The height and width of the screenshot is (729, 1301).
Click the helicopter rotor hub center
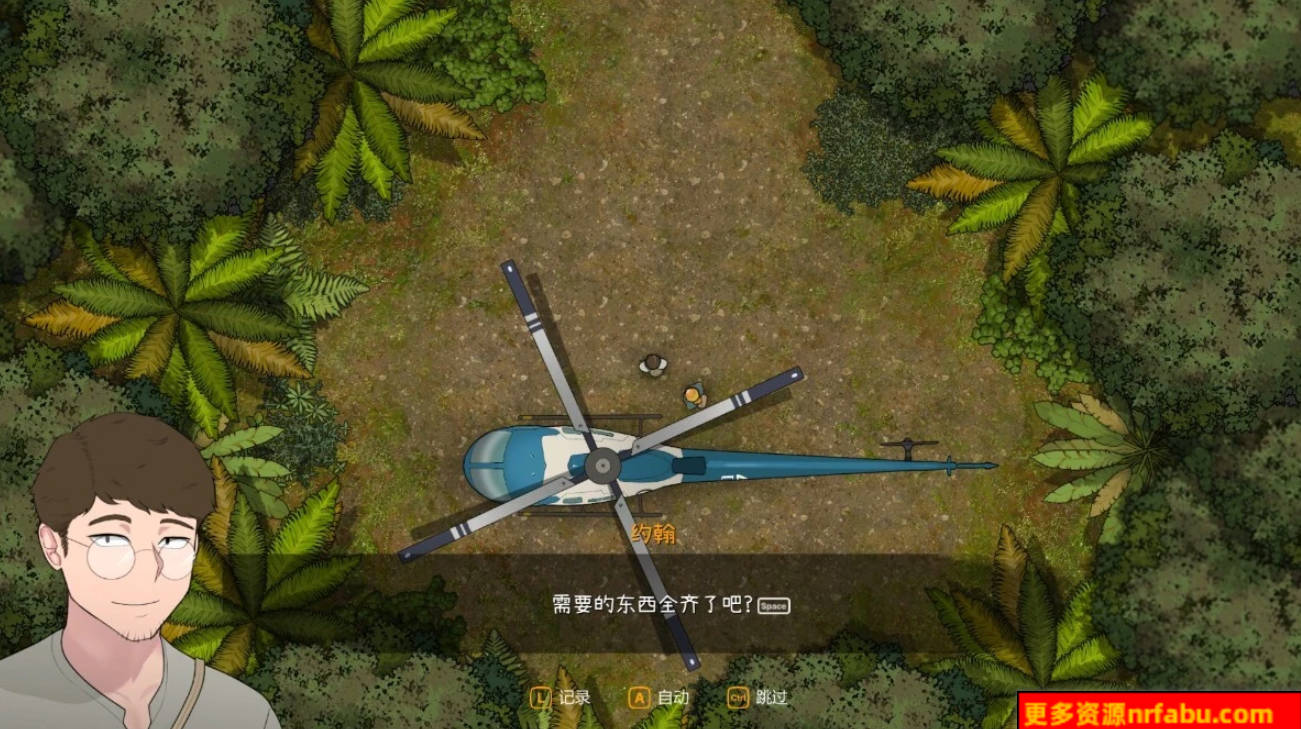(604, 463)
